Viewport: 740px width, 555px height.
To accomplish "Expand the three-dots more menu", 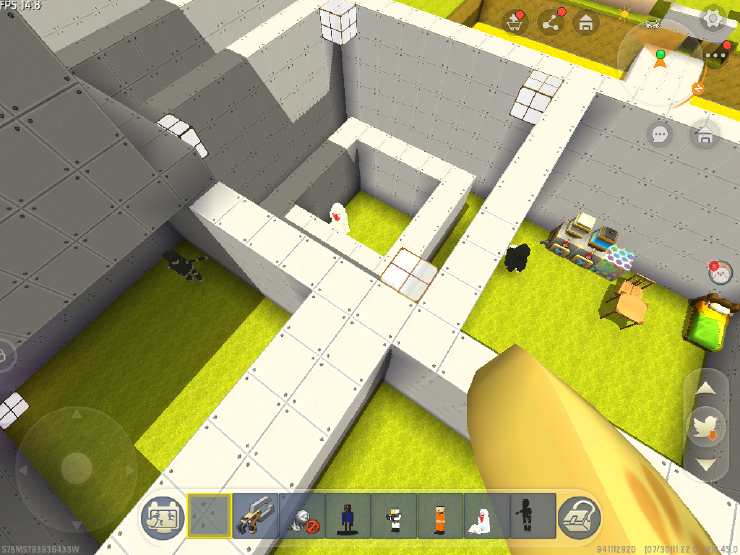I will point(716,53).
